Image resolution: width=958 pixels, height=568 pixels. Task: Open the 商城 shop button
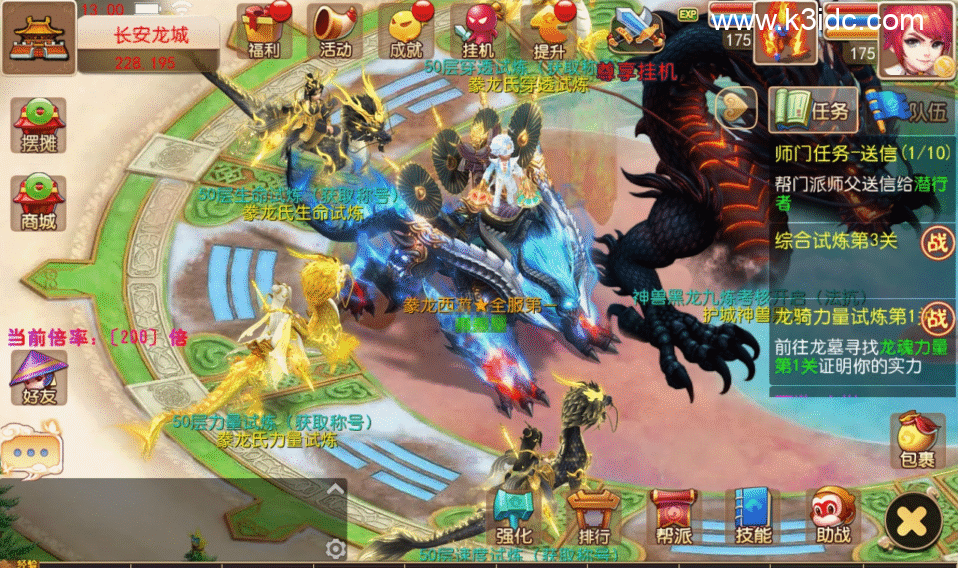(x=38, y=203)
